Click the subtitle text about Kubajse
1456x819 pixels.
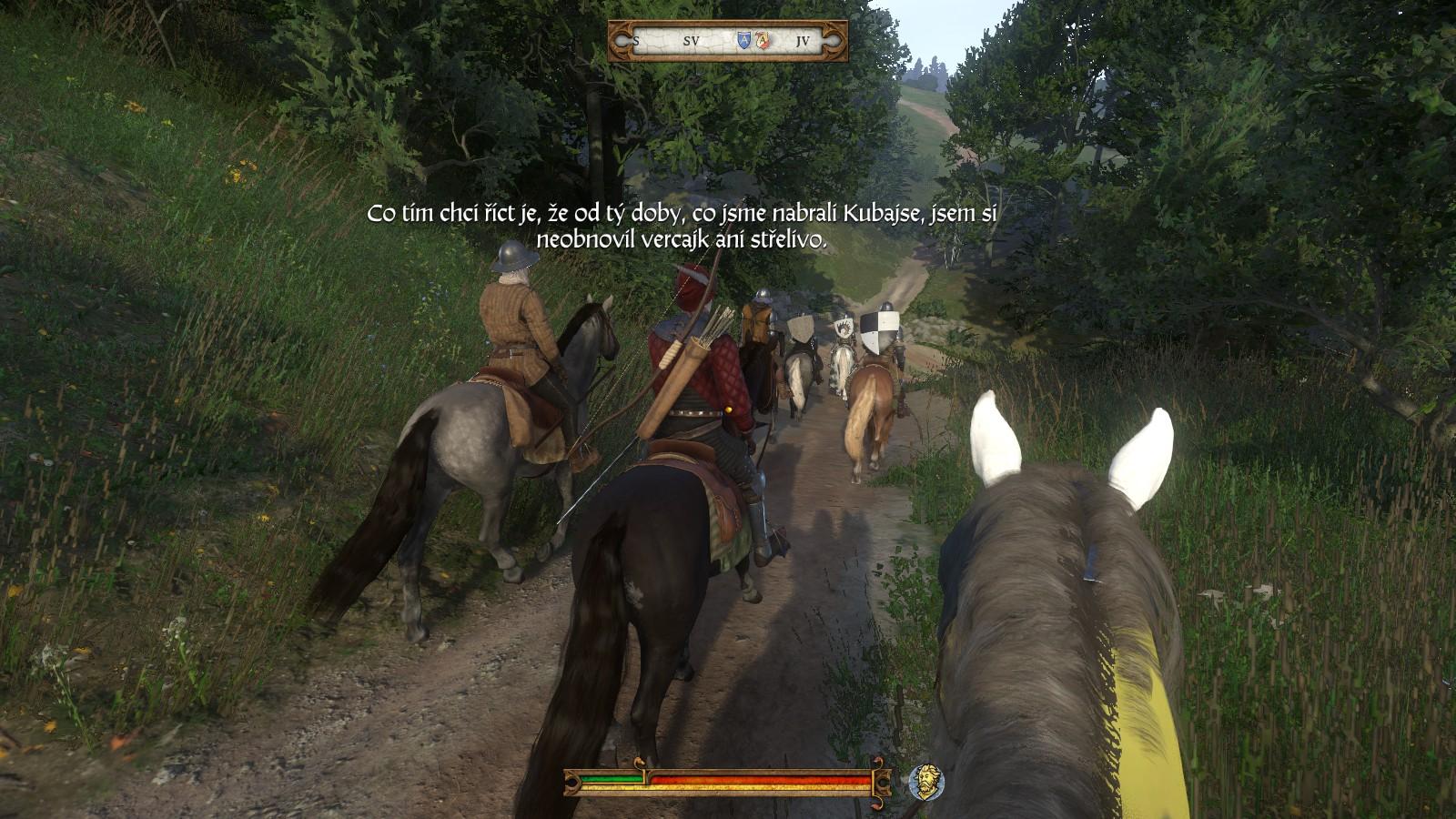(682, 227)
